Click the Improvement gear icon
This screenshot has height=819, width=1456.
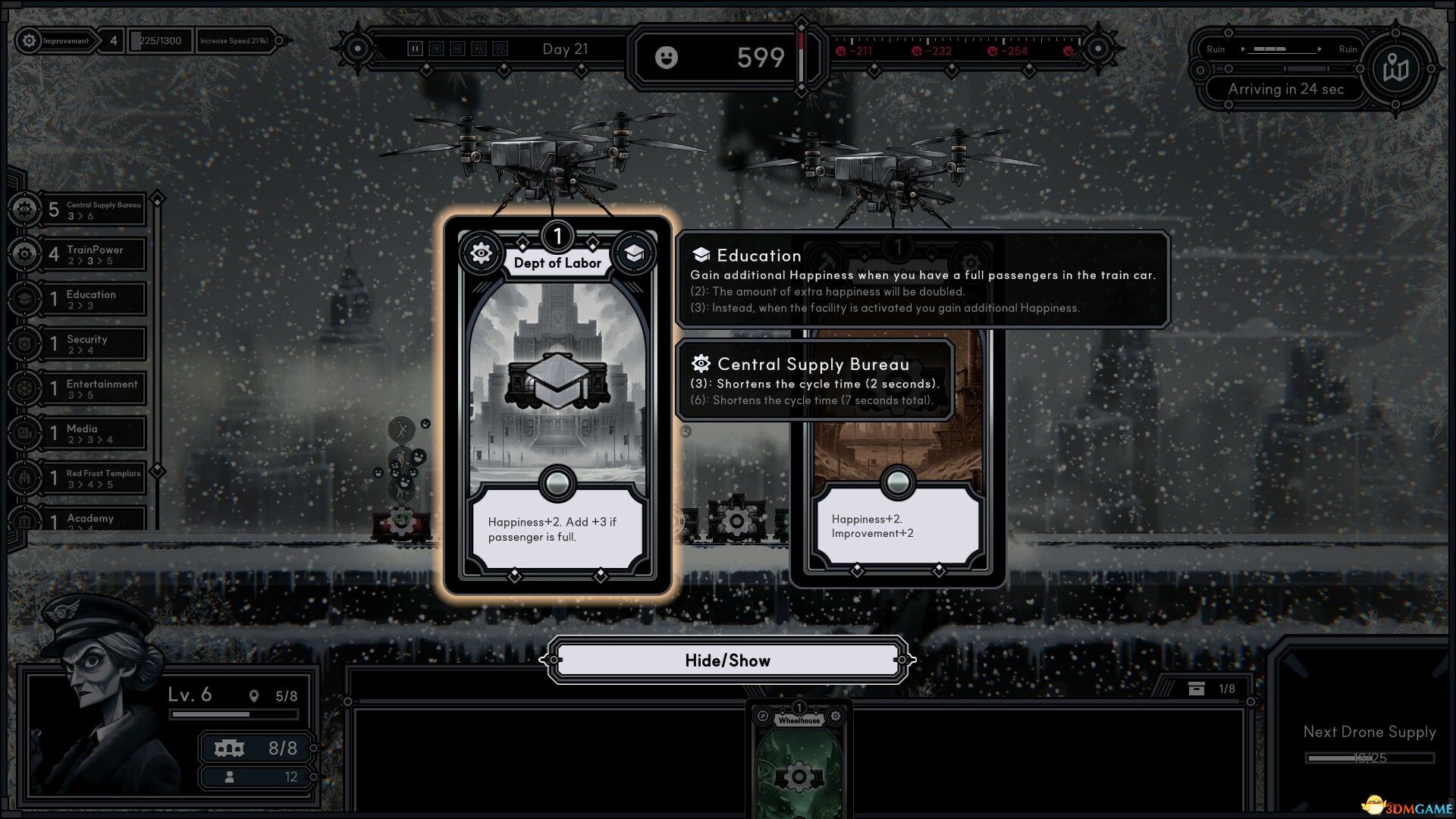point(29,41)
